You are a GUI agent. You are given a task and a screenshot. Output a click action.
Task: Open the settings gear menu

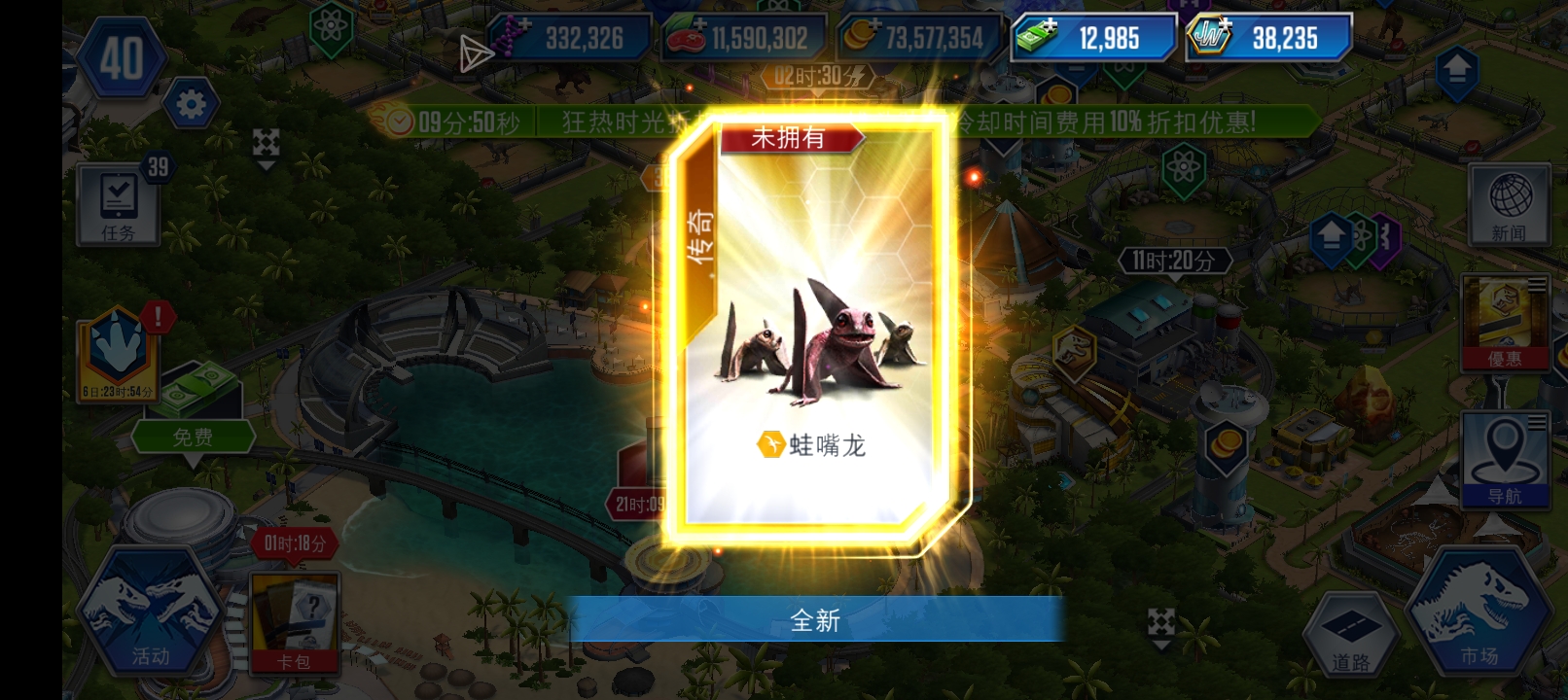tap(191, 102)
